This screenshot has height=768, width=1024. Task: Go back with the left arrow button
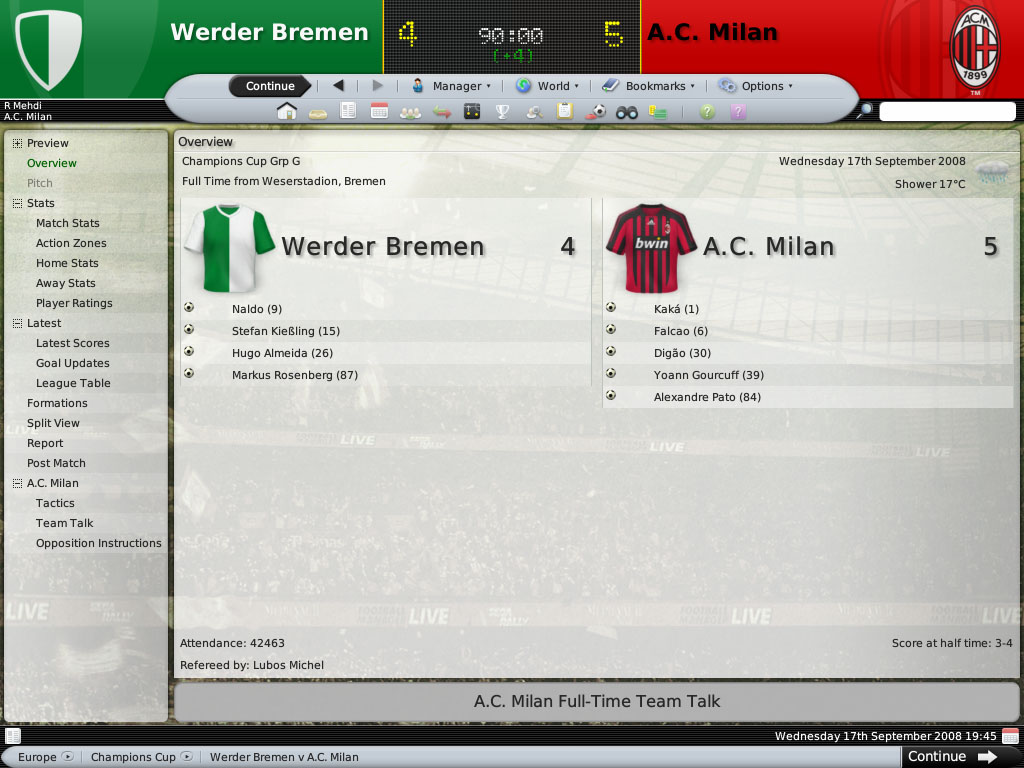pos(338,86)
